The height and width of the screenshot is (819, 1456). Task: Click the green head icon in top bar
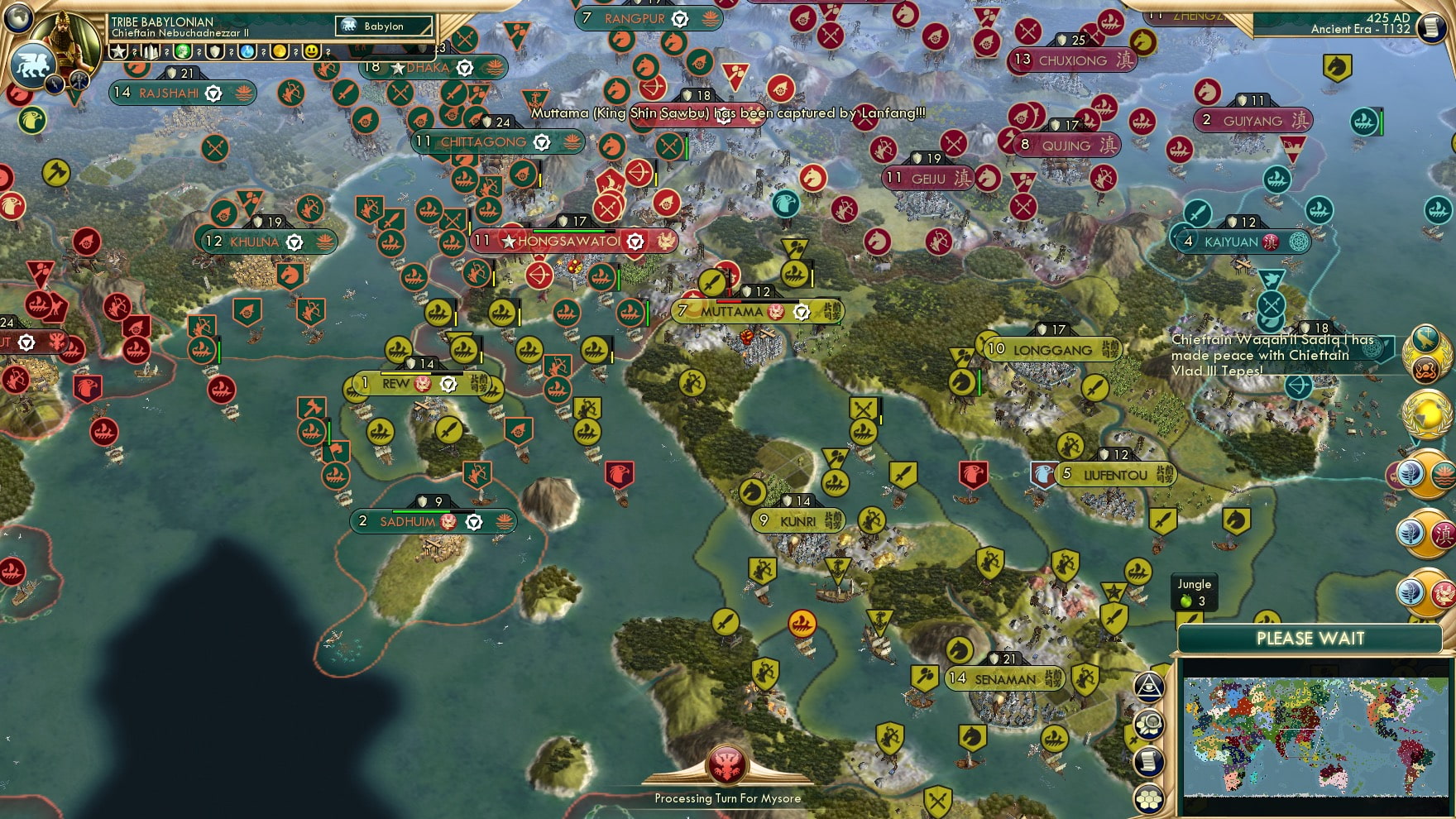click(x=182, y=51)
